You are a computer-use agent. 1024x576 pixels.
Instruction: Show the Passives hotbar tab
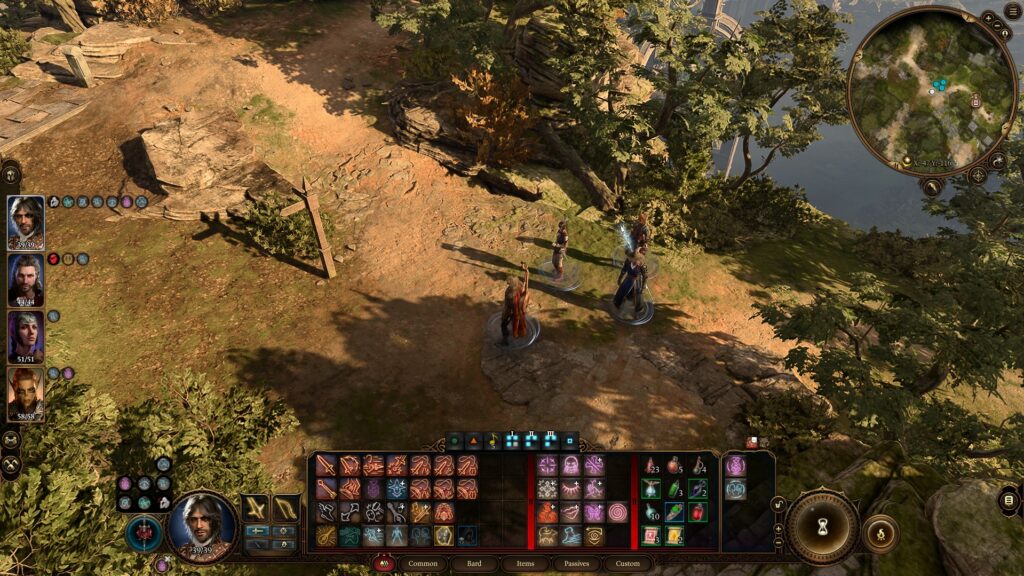pos(576,564)
